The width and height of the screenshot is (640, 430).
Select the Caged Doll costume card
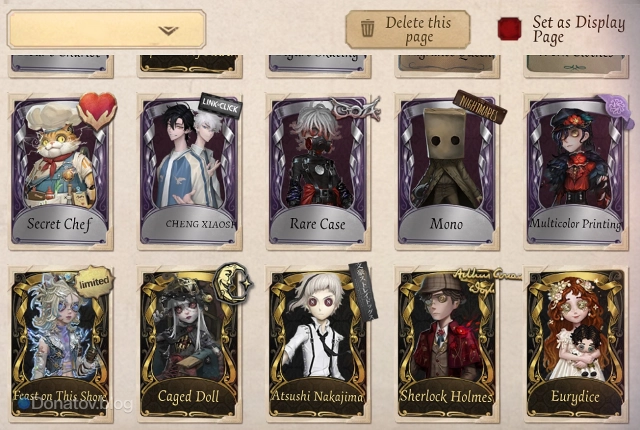(x=190, y=343)
